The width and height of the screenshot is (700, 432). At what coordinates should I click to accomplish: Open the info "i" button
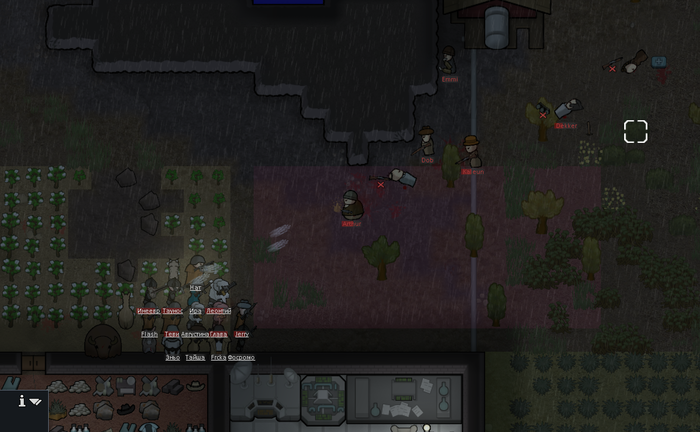click(x=21, y=401)
